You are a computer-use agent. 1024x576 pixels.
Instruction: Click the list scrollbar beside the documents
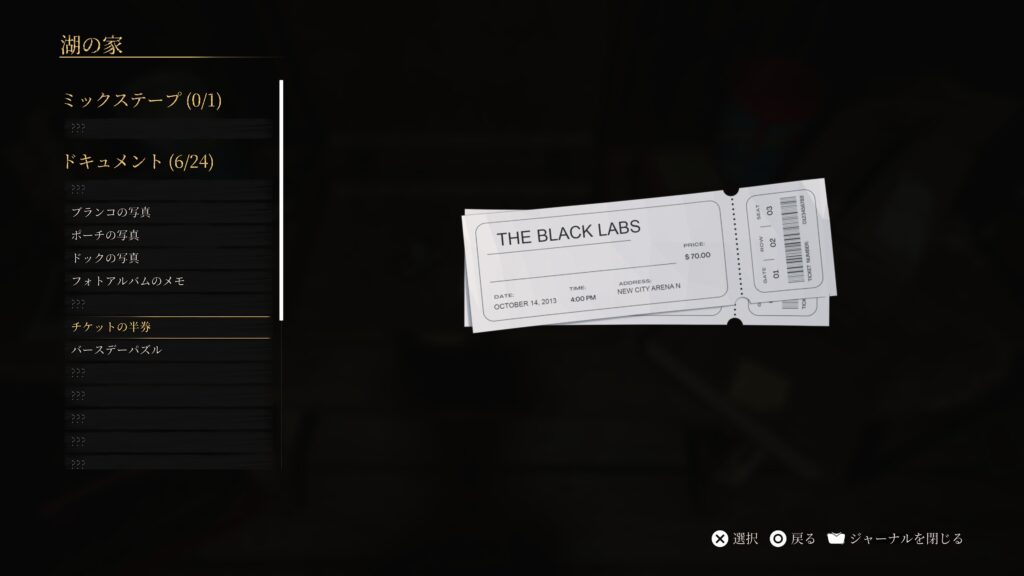pos(281,200)
